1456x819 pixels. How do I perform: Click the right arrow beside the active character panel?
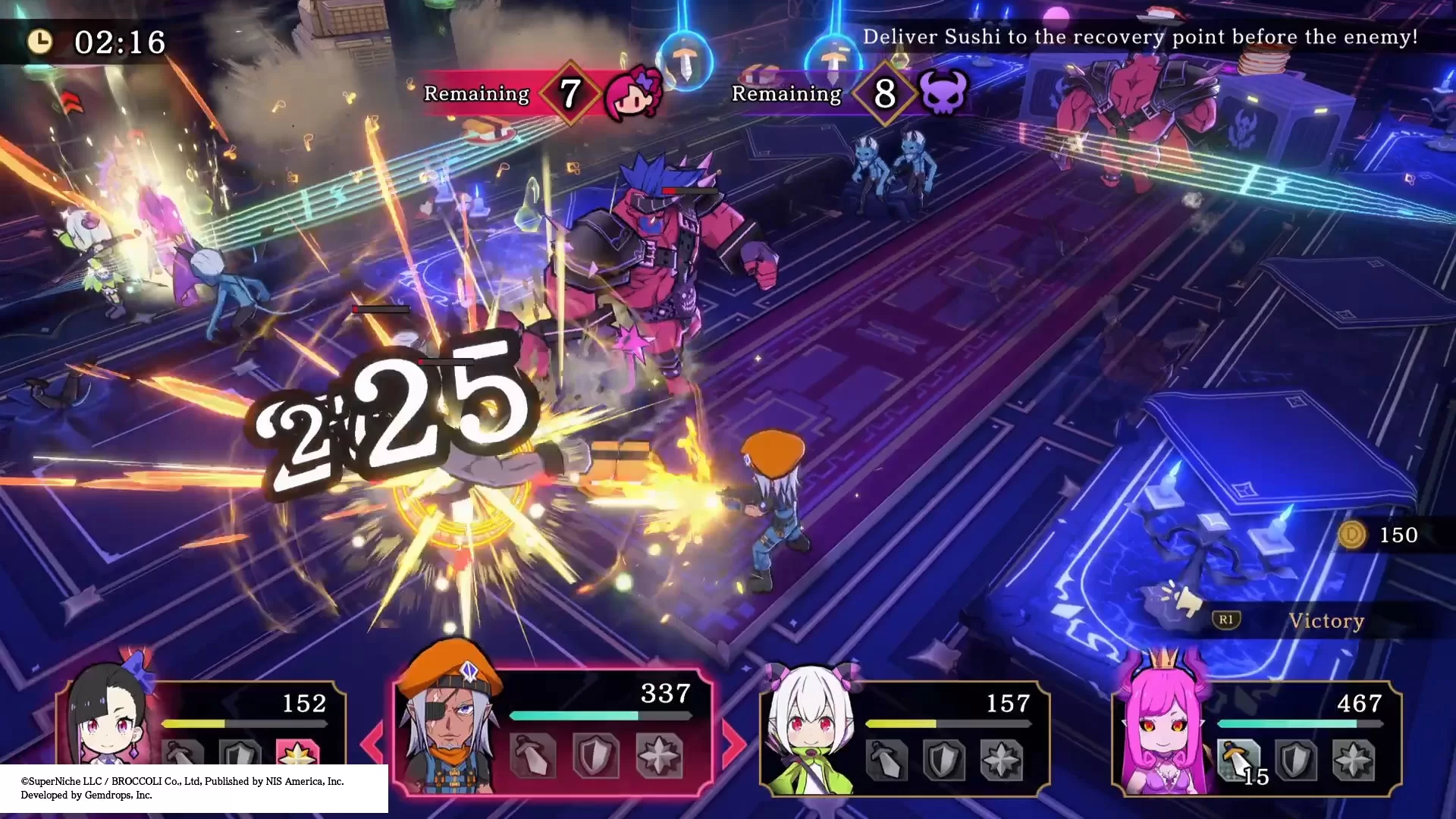[x=733, y=742]
